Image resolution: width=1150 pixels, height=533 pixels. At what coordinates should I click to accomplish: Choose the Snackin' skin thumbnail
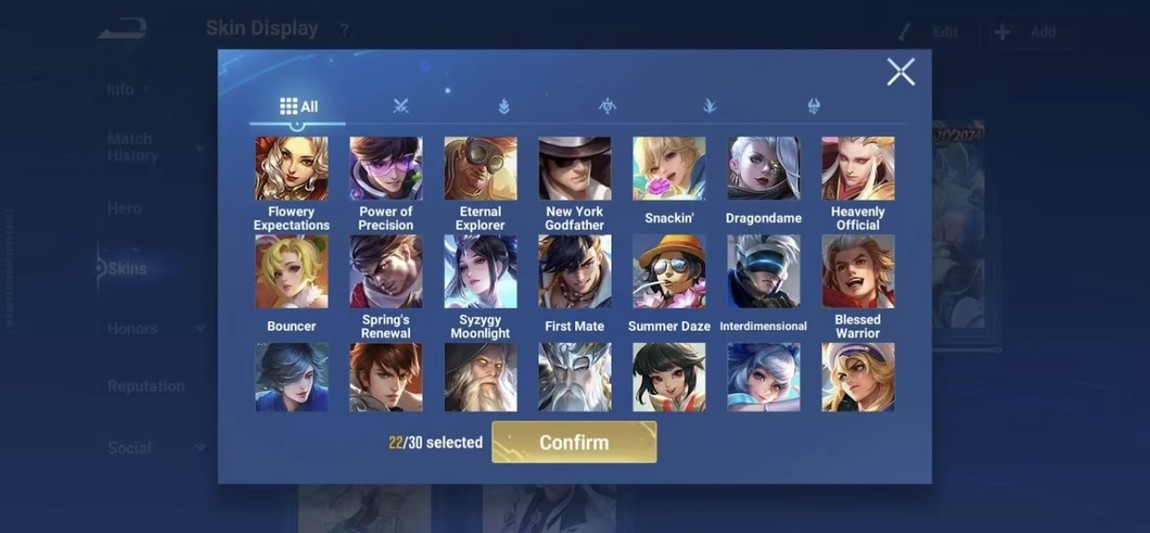[669, 169]
